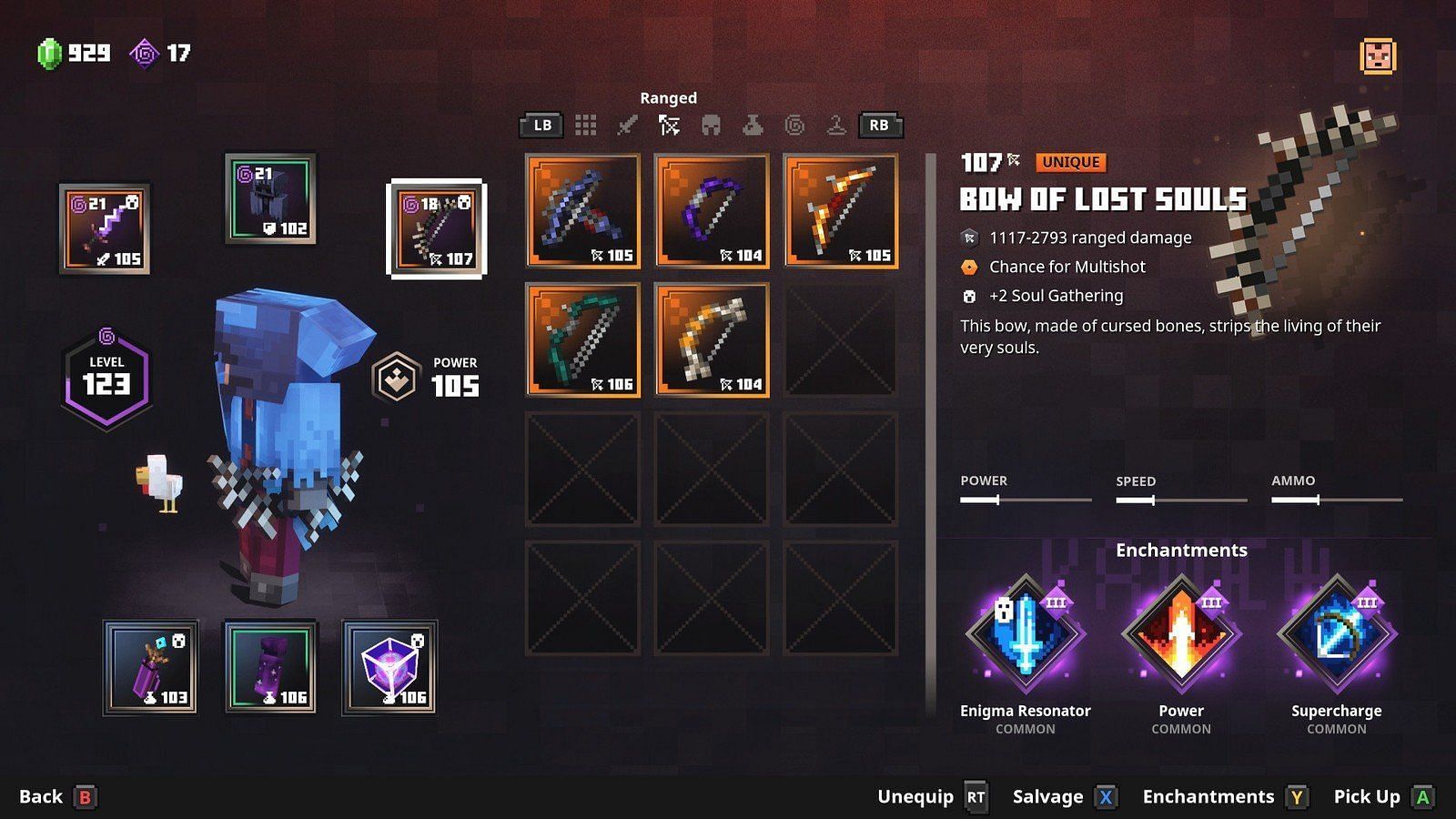The image size is (1456, 819).
Task: Select the purple quiver artifact slot
Action: [150, 667]
